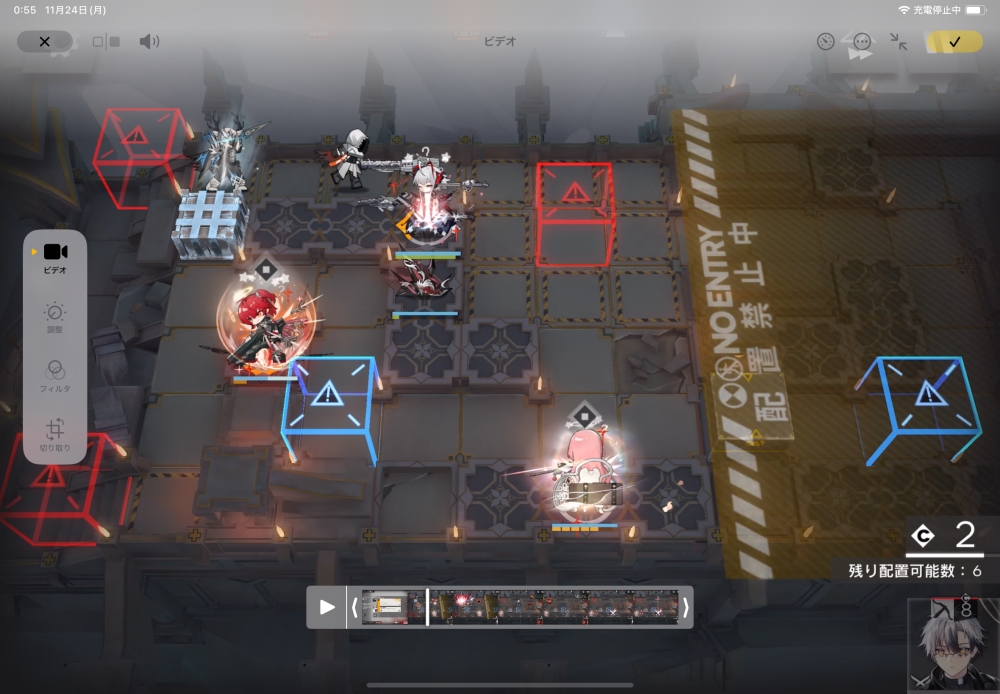
Task: Confirm edits with the yellow checkmark
Action: pos(953,42)
